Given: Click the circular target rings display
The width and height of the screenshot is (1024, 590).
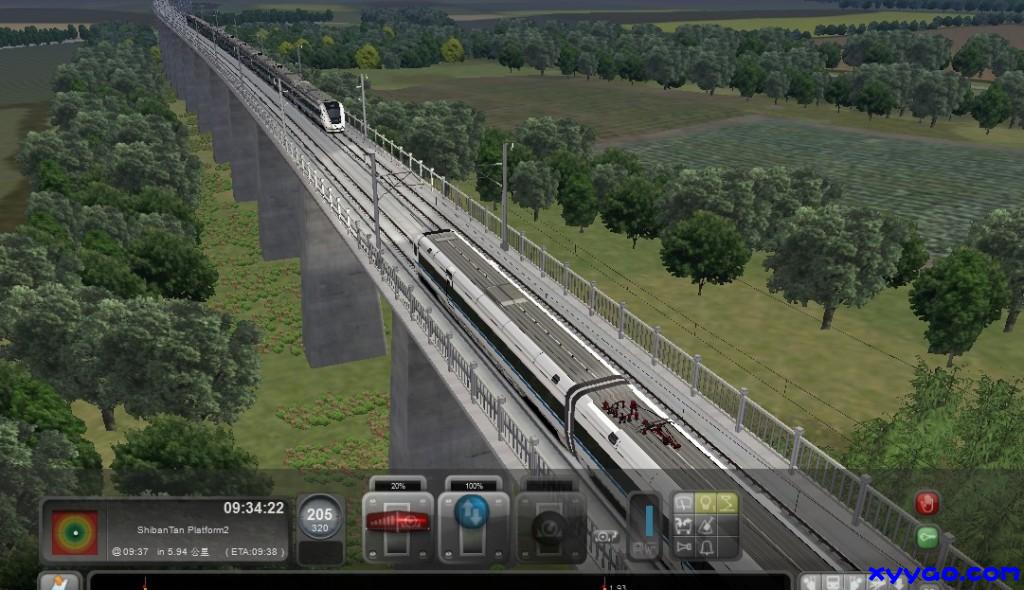Looking at the screenshot, I should click(75, 532).
